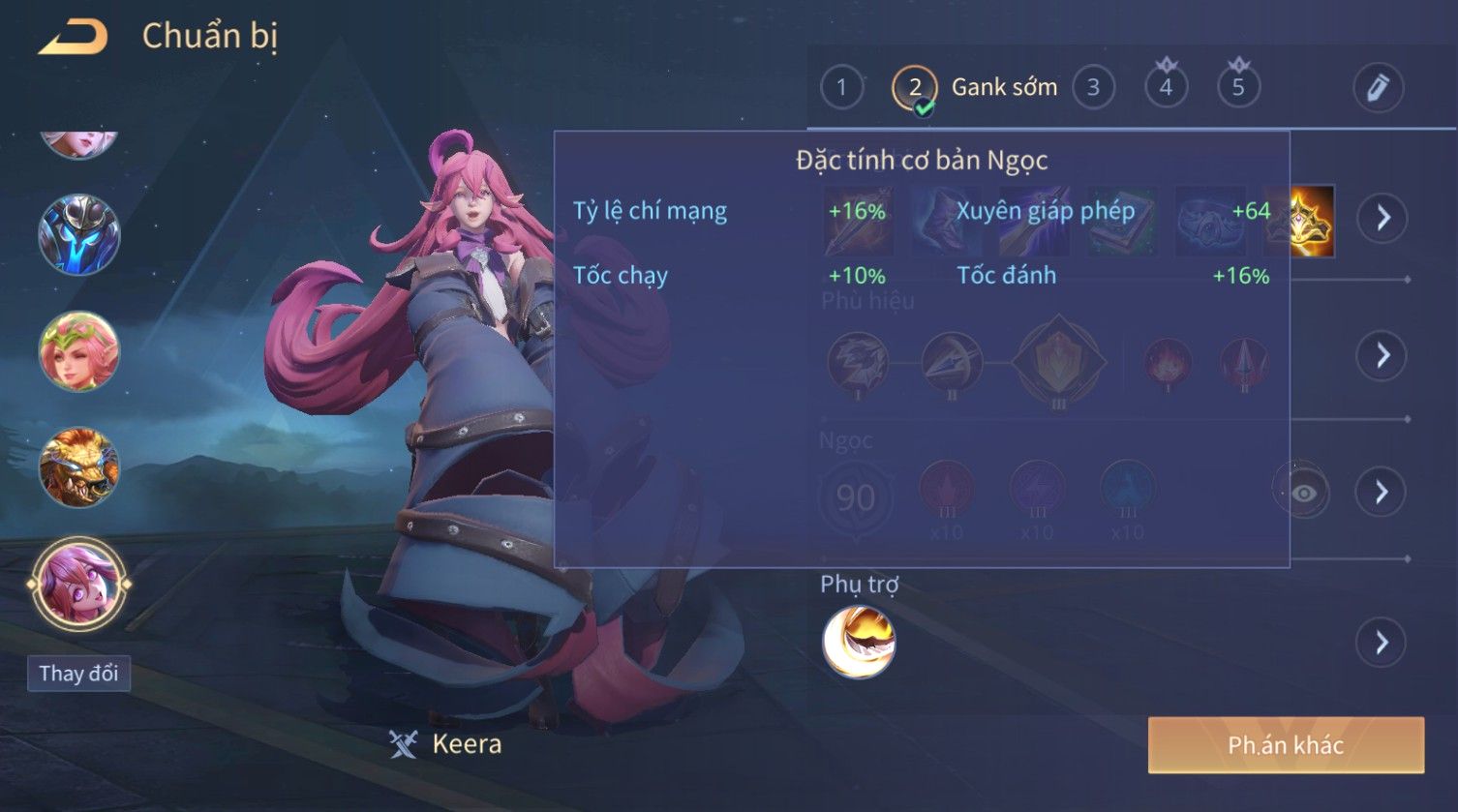
Task: Go back using the return arrow
Action: point(73,38)
